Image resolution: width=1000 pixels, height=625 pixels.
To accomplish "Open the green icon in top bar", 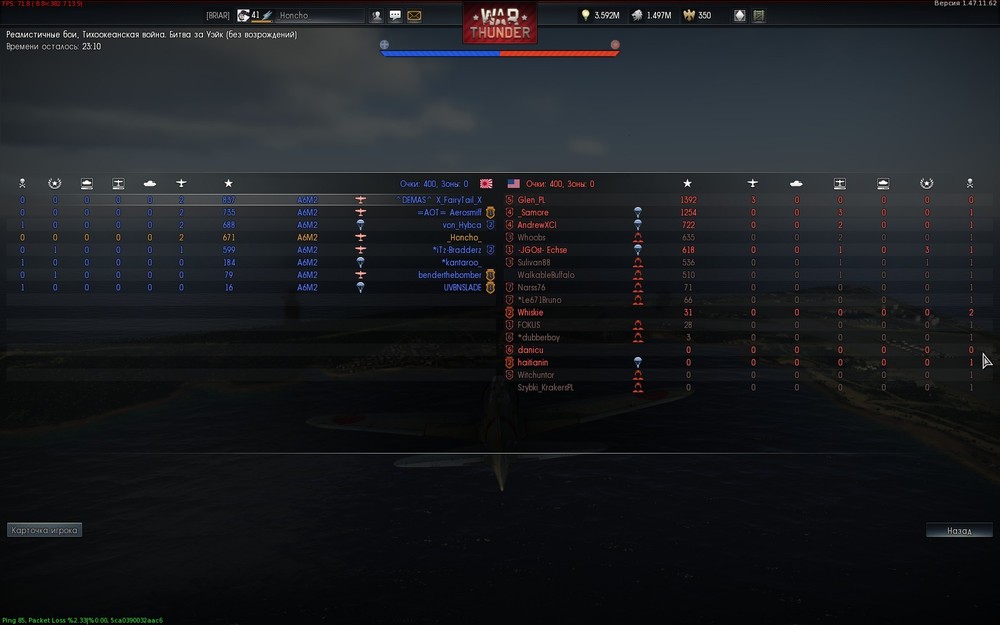I will (x=759, y=16).
